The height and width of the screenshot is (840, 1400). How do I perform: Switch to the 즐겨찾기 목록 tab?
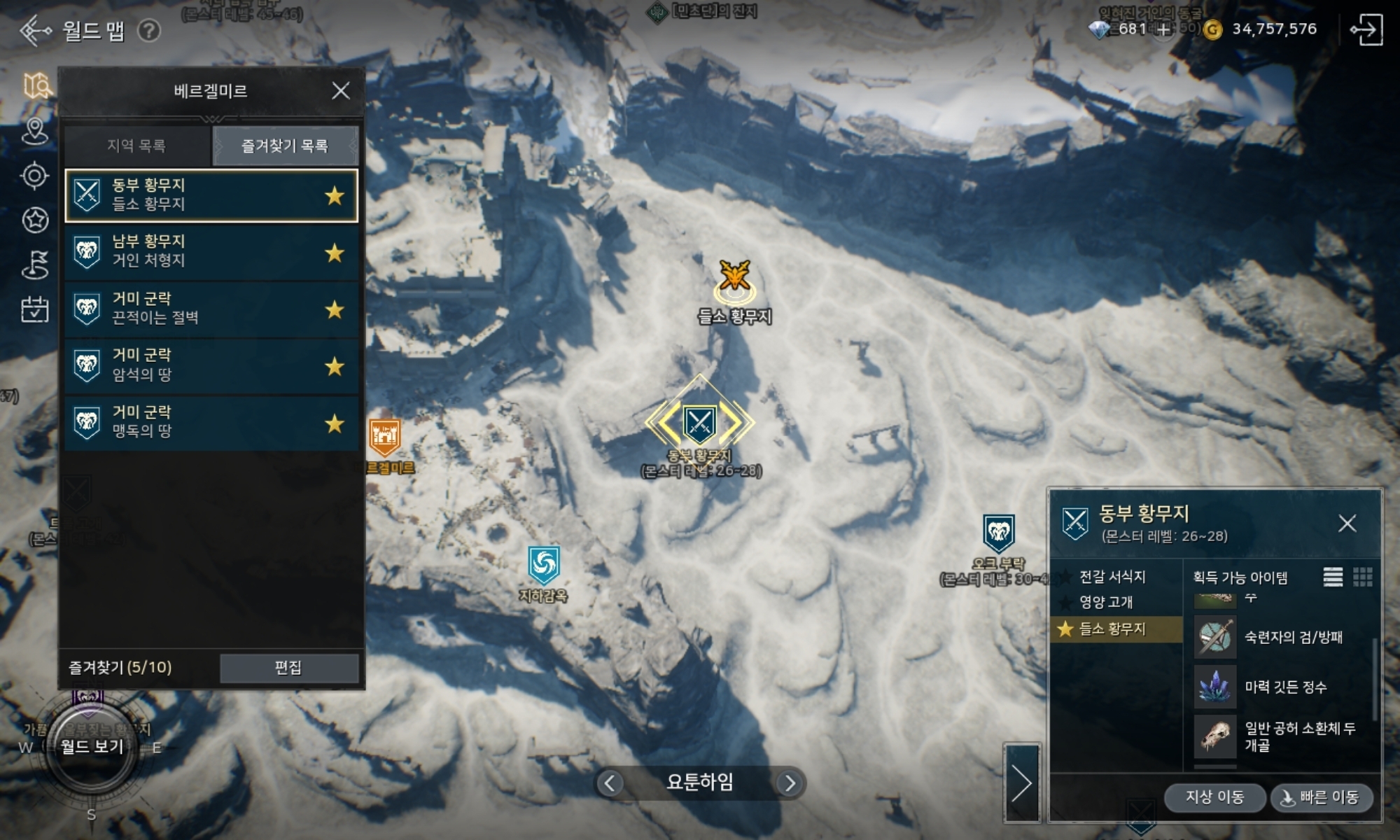(x=285, y=146)
